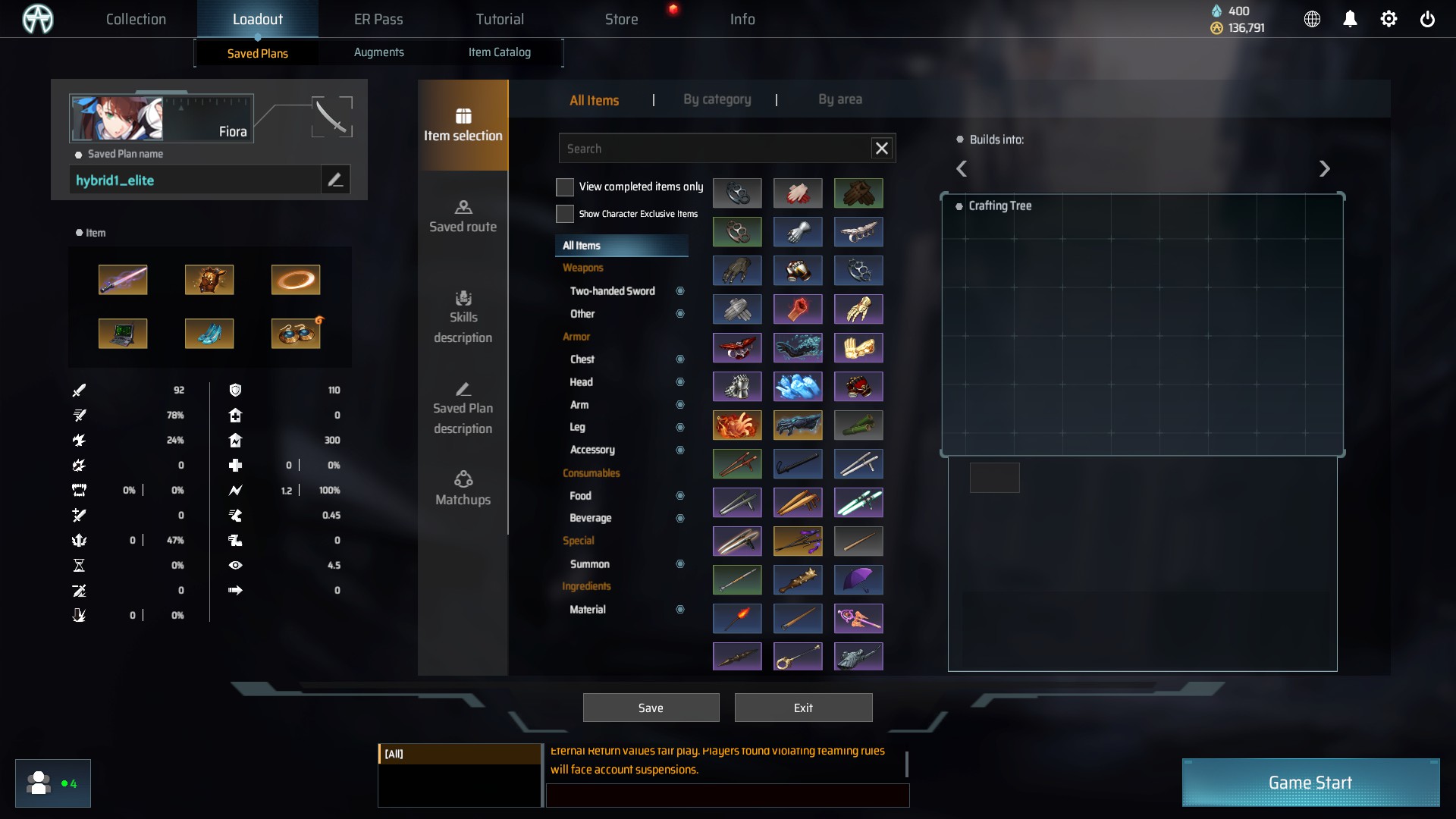Open the notifications bell
The image size is (1456, 819).
1350,19
